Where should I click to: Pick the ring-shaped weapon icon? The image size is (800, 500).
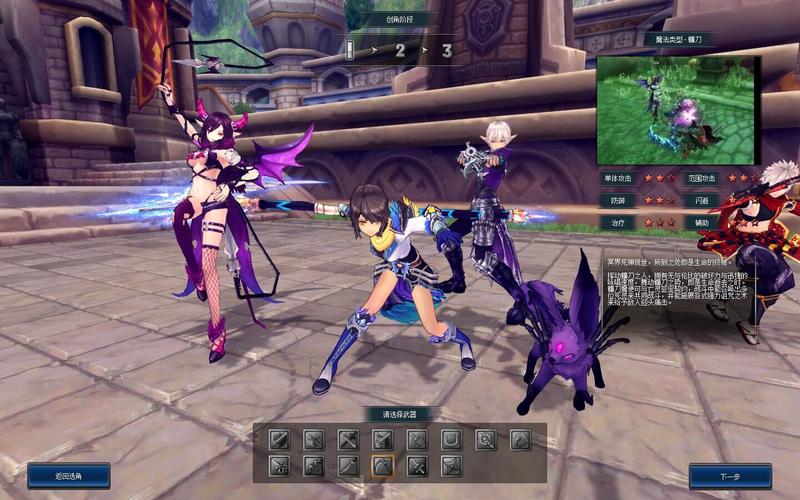coord(486,439)
